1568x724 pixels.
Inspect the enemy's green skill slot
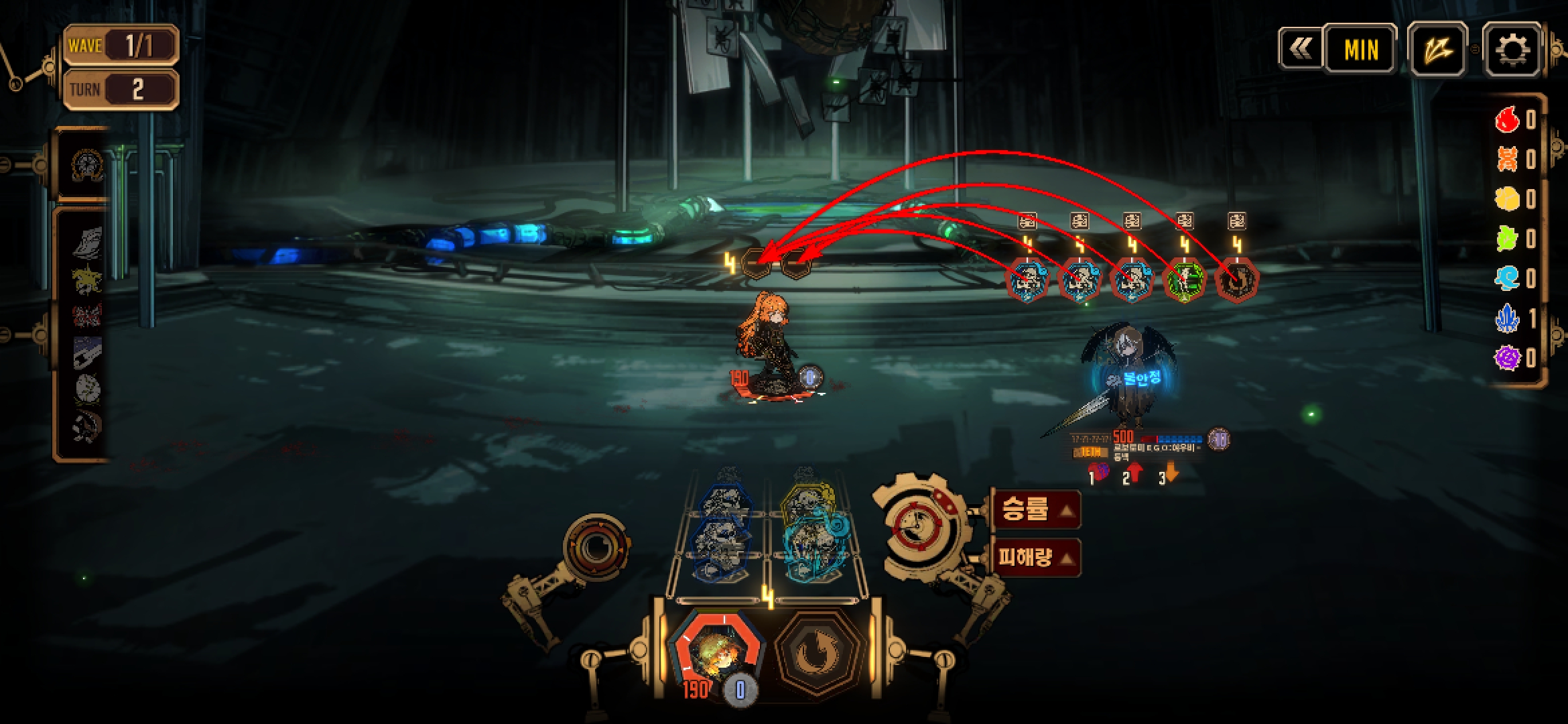click(1184, 280)
